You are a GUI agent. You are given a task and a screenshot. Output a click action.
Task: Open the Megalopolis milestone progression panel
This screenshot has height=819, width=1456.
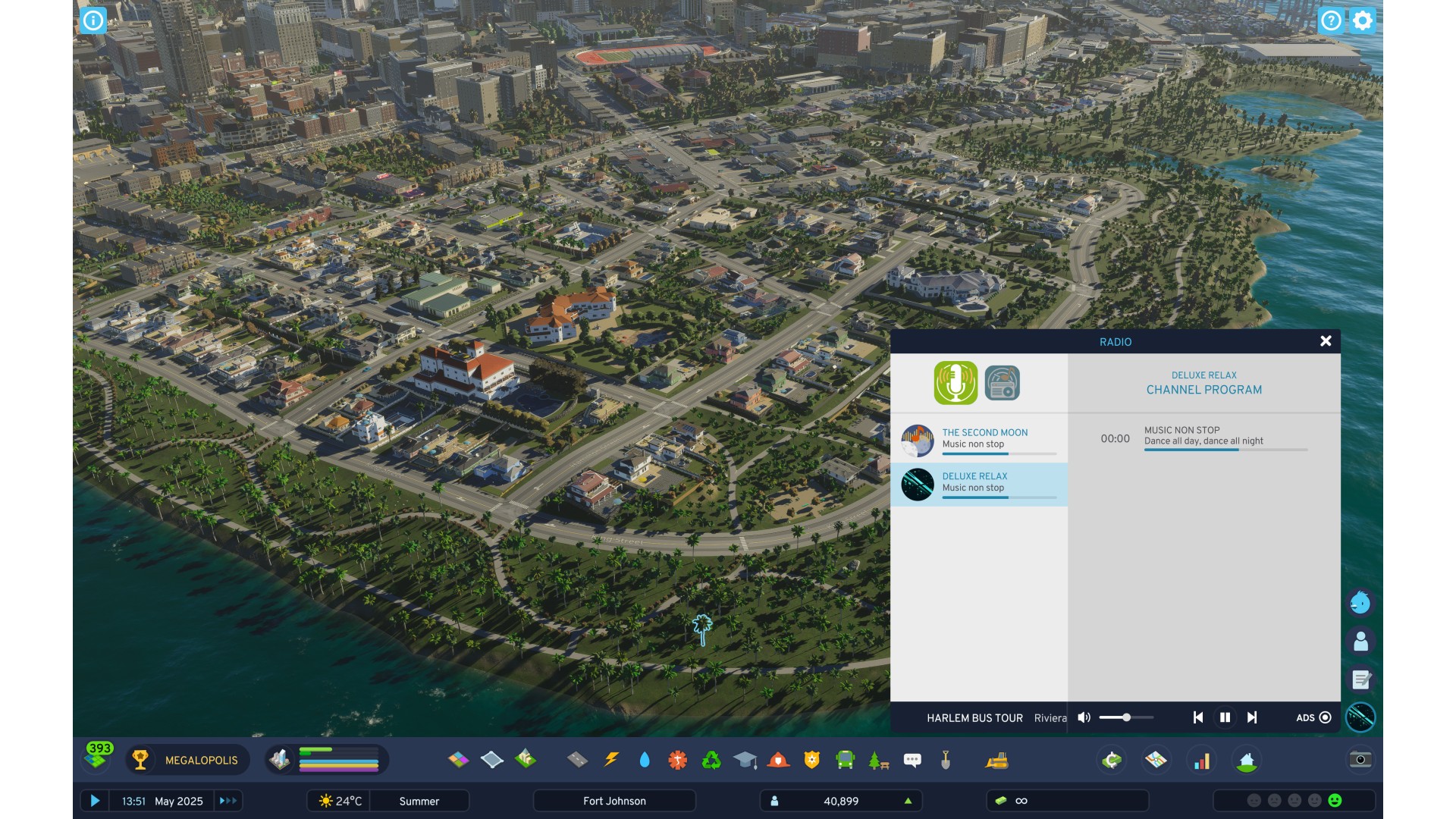tap(187, 760)
